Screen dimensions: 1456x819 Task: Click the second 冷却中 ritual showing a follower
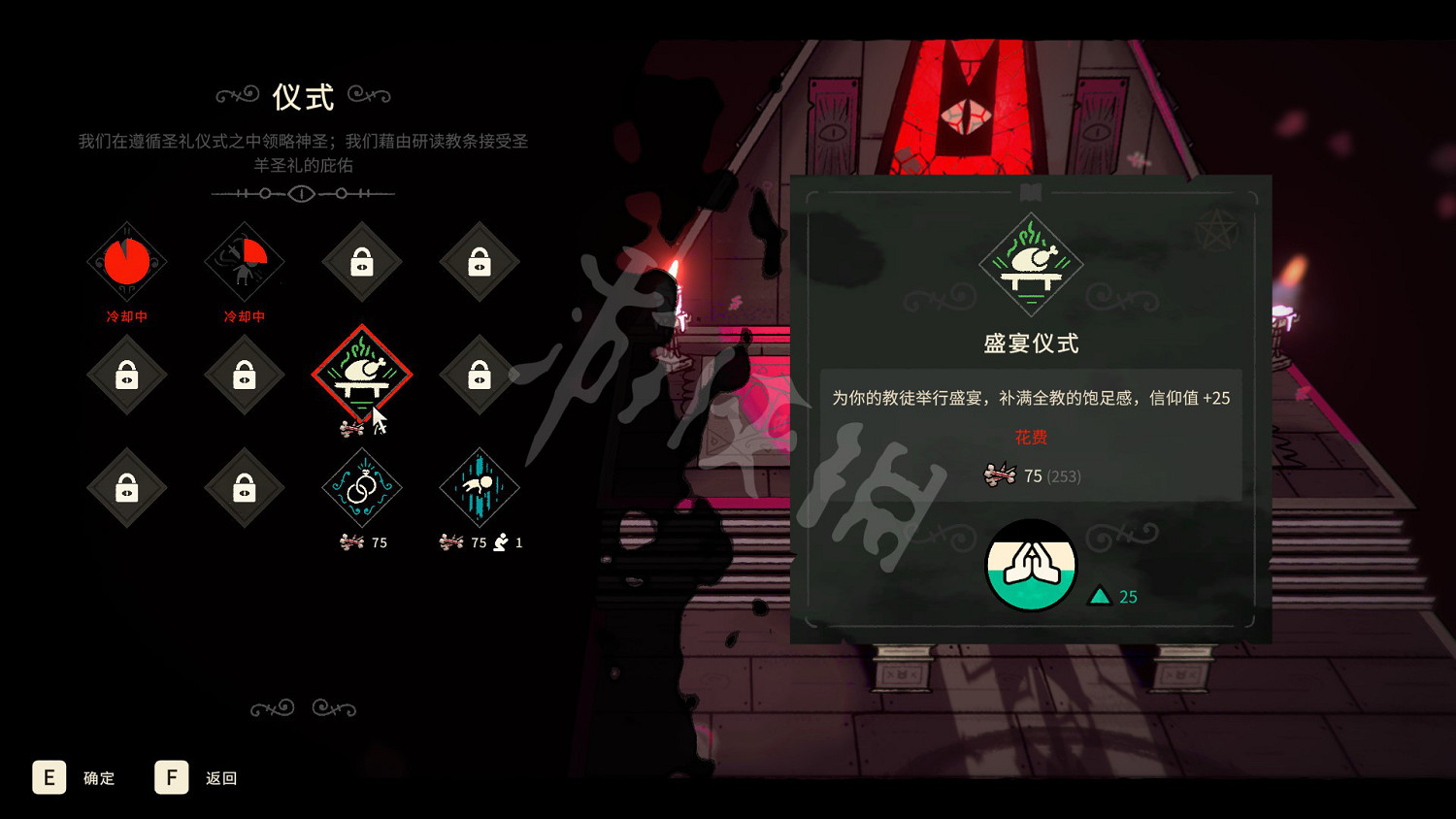click(x=243, y=260)
